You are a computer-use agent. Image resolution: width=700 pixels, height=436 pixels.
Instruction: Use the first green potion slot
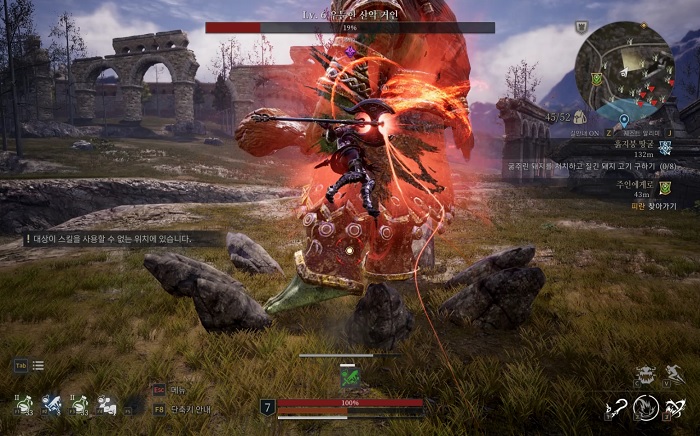21,405
